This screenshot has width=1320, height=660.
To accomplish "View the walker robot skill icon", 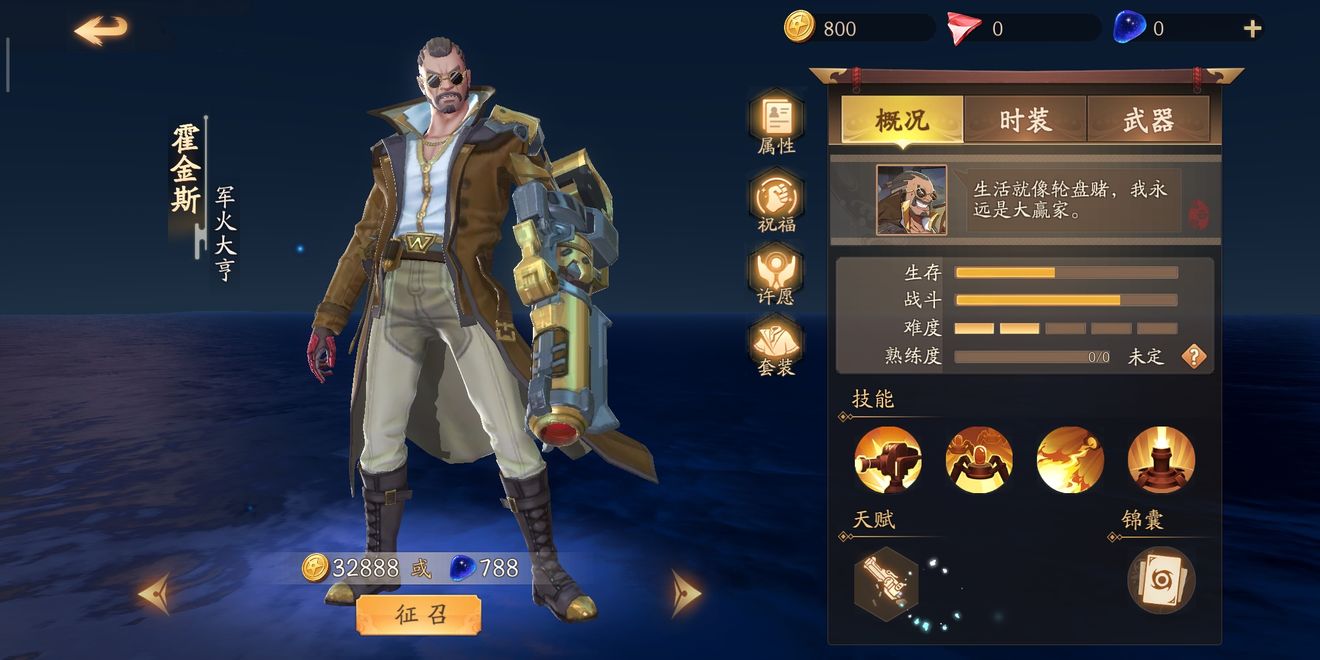I will [x=979, y=460].
